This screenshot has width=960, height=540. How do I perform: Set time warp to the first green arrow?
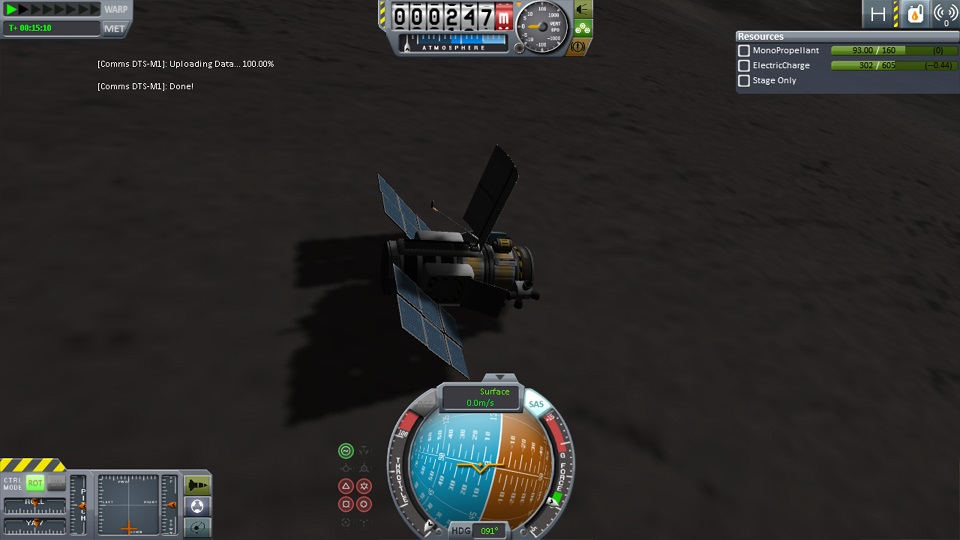pos(11,9)
